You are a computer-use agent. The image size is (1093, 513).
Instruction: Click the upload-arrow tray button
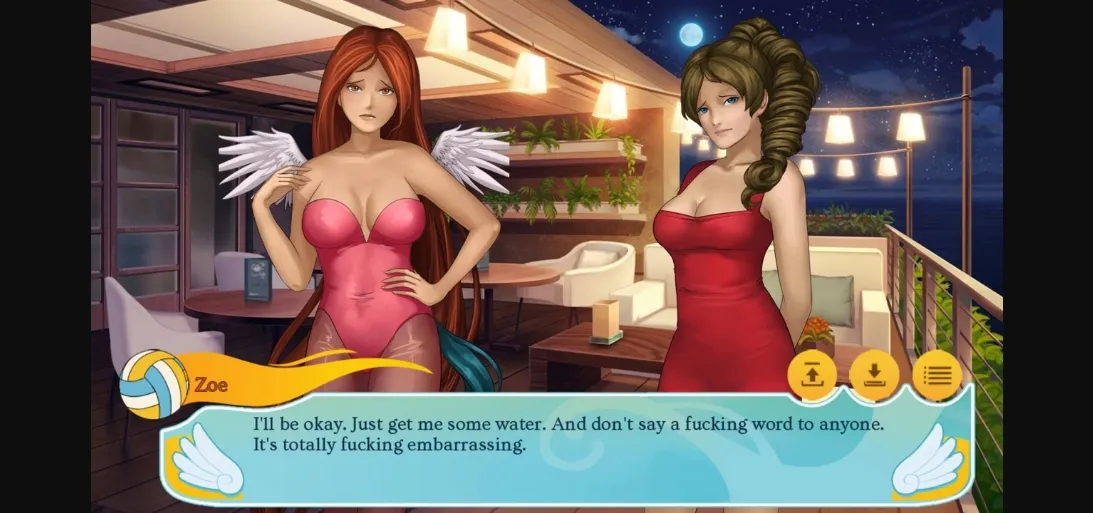[x=812, y=375]
